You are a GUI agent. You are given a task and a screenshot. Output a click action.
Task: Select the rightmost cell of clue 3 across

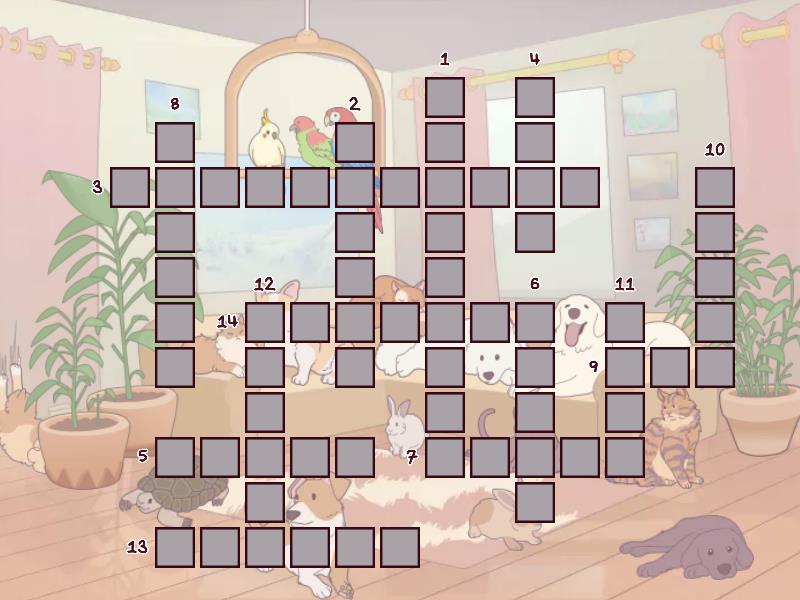pos(580,187)
